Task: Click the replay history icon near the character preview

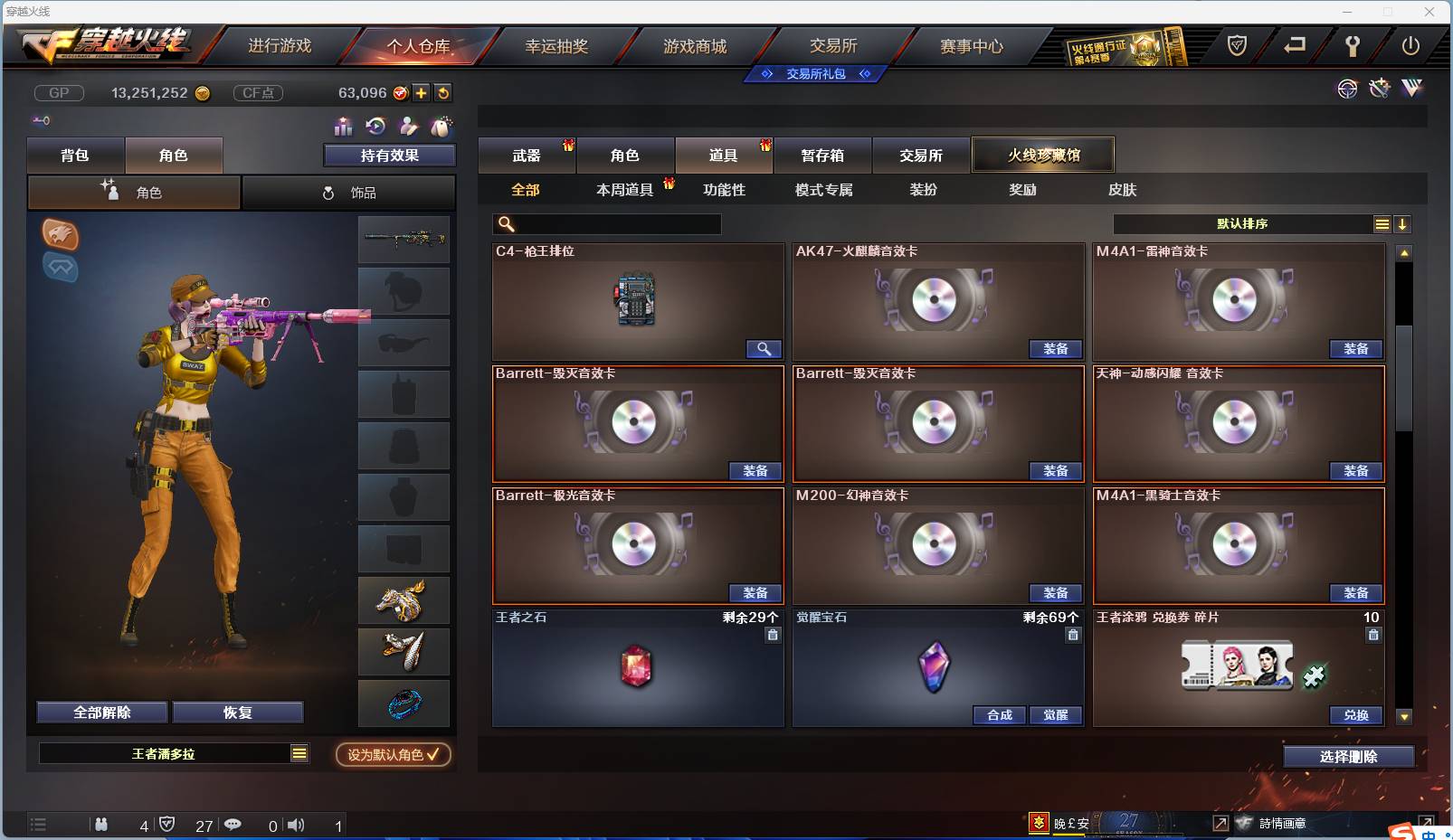Action: click(x=377, y=127)
